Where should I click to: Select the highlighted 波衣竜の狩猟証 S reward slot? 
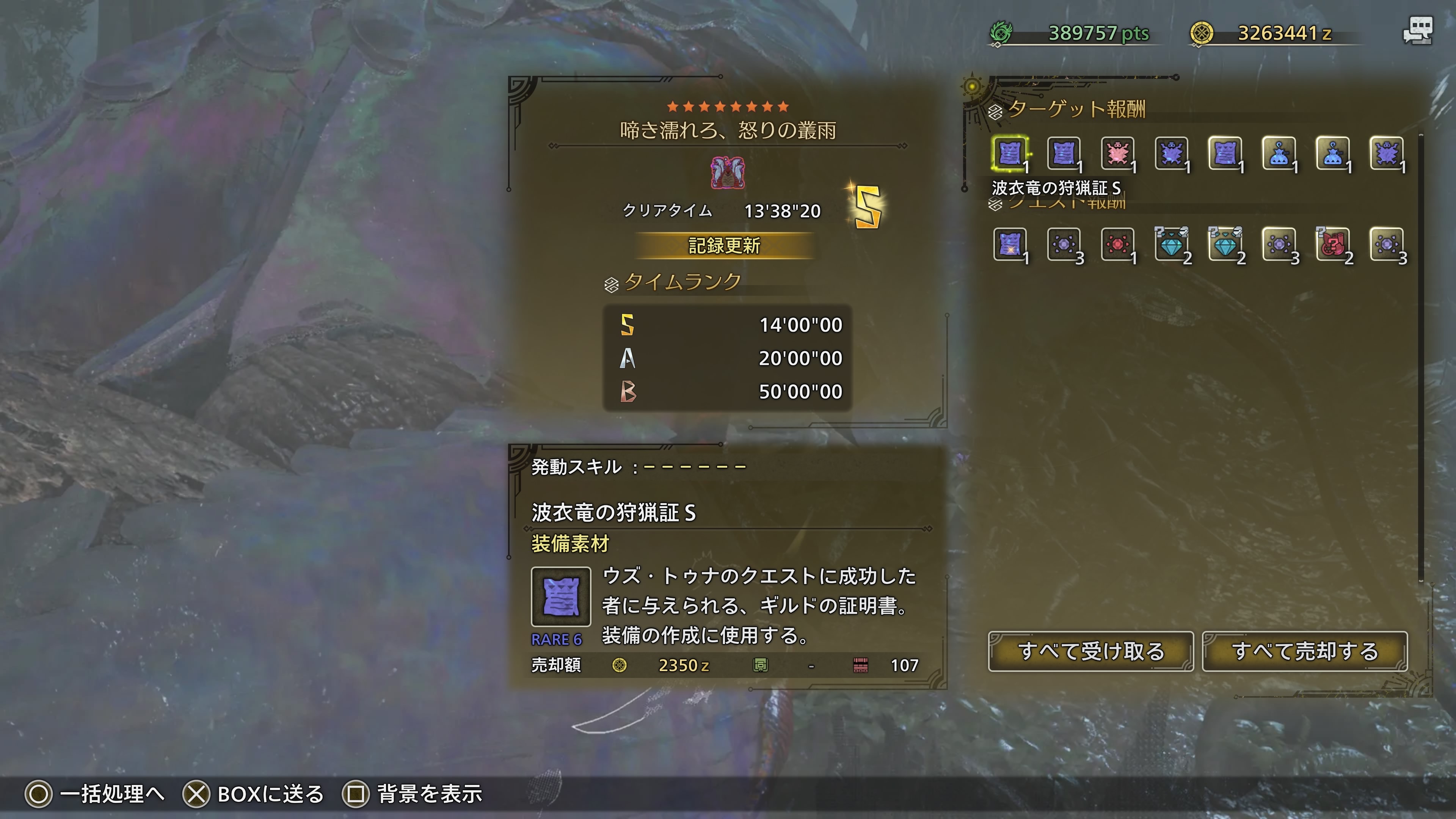point(1009,152)
